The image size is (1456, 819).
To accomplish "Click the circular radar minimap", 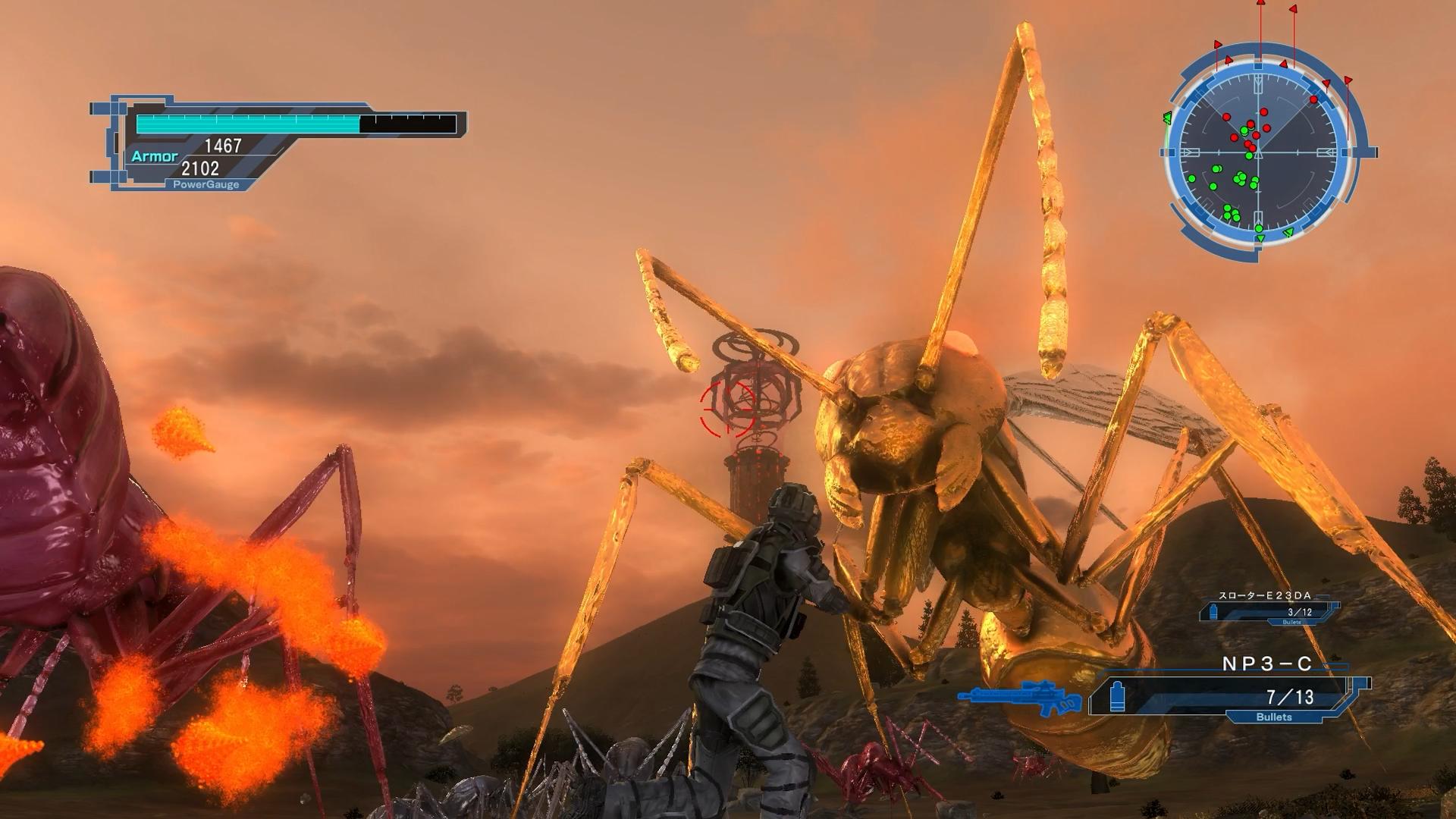I will (1258, 153).
